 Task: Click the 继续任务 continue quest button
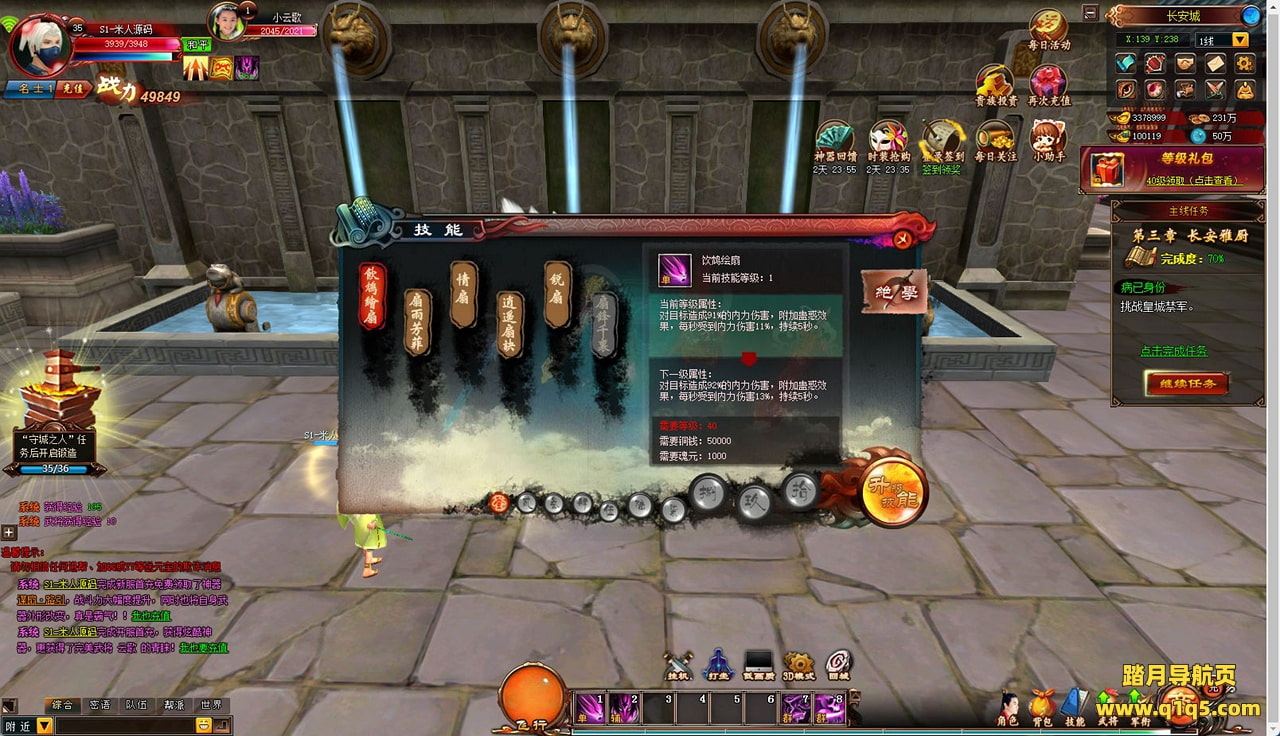click(x=1187, y=383)
